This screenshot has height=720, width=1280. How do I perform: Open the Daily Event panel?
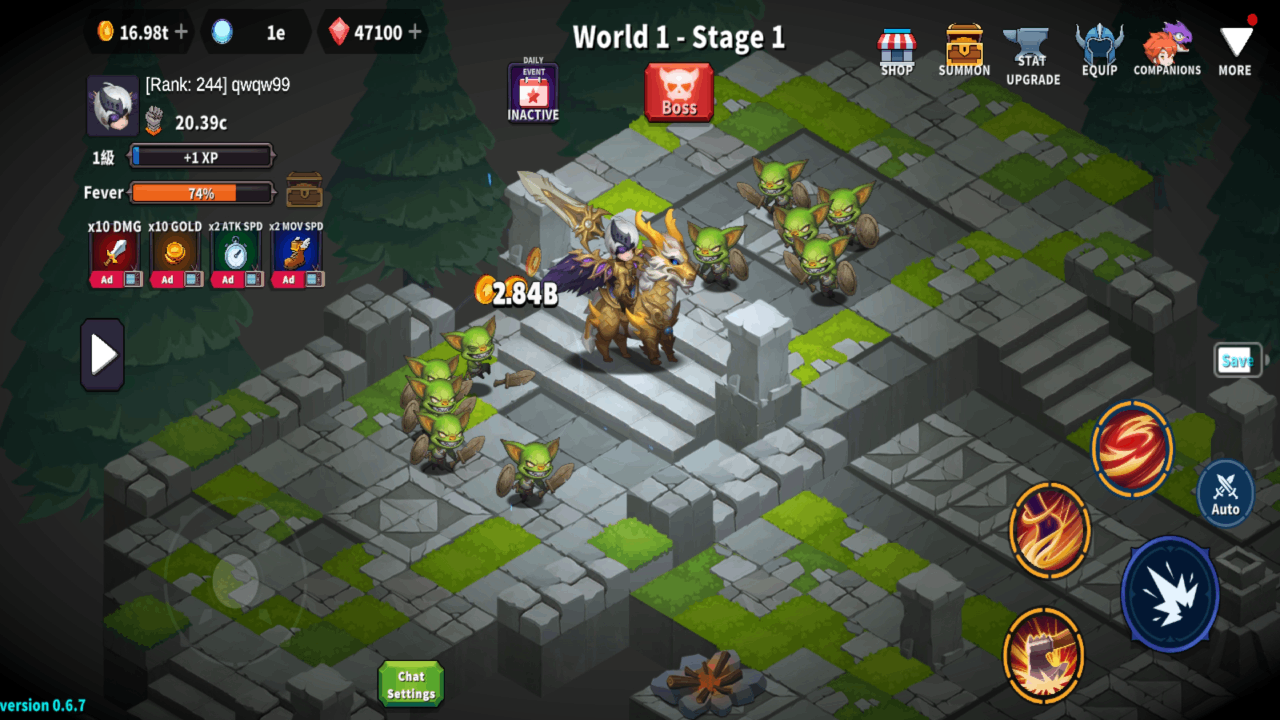(533, 92)
